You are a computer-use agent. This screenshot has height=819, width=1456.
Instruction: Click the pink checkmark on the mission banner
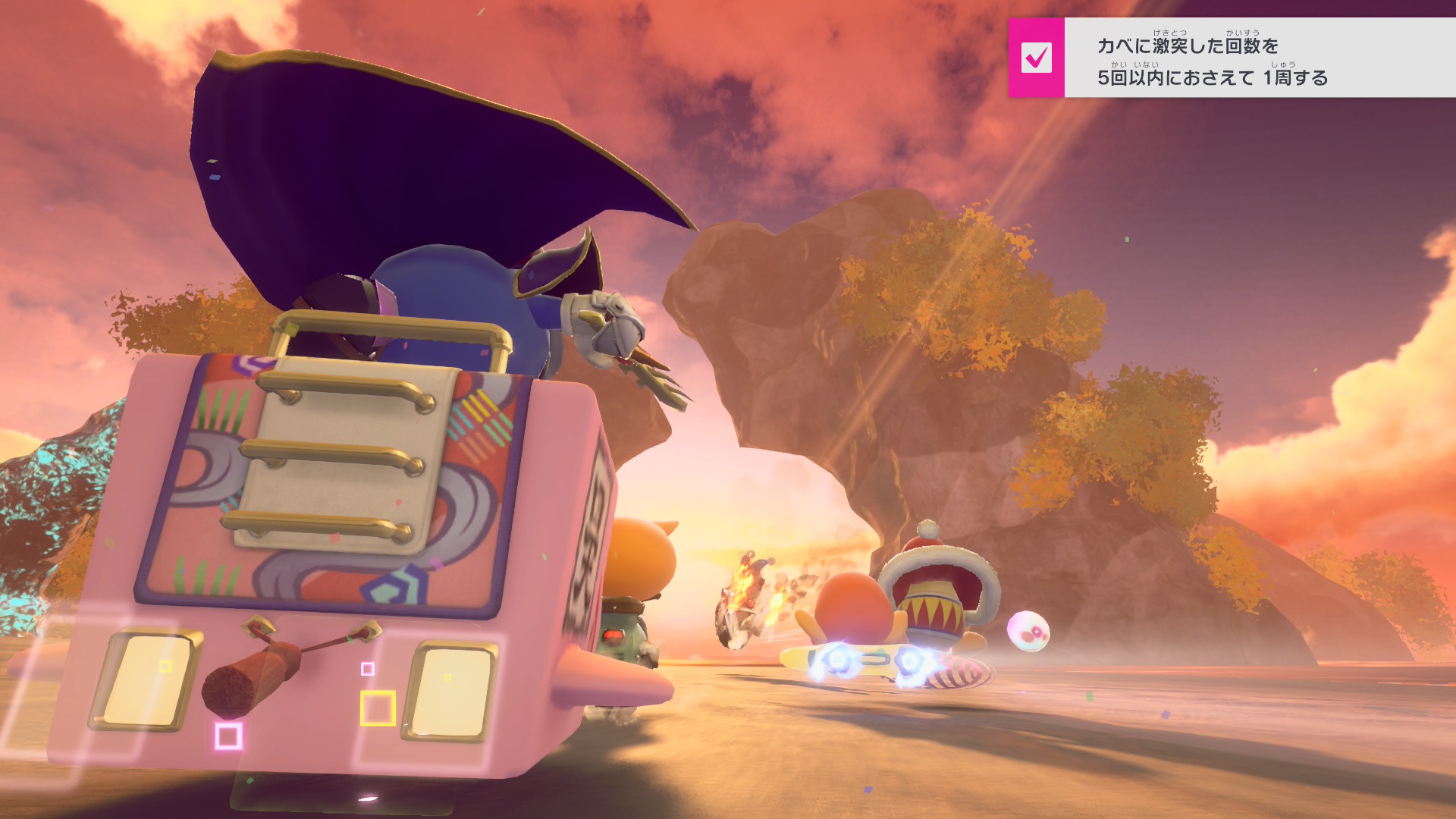[x=1036, y=58]
